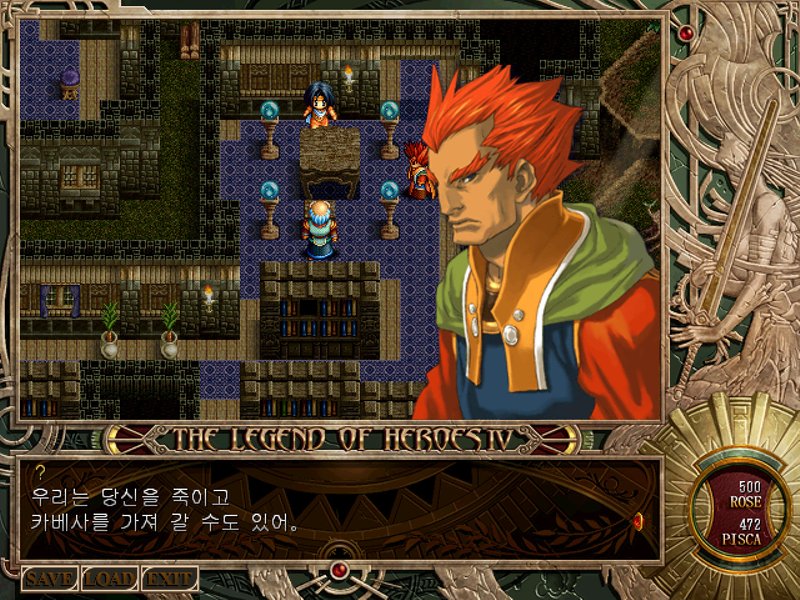800x600 pixels.
Task: Click the SAVE button
Action: point(50,578)
